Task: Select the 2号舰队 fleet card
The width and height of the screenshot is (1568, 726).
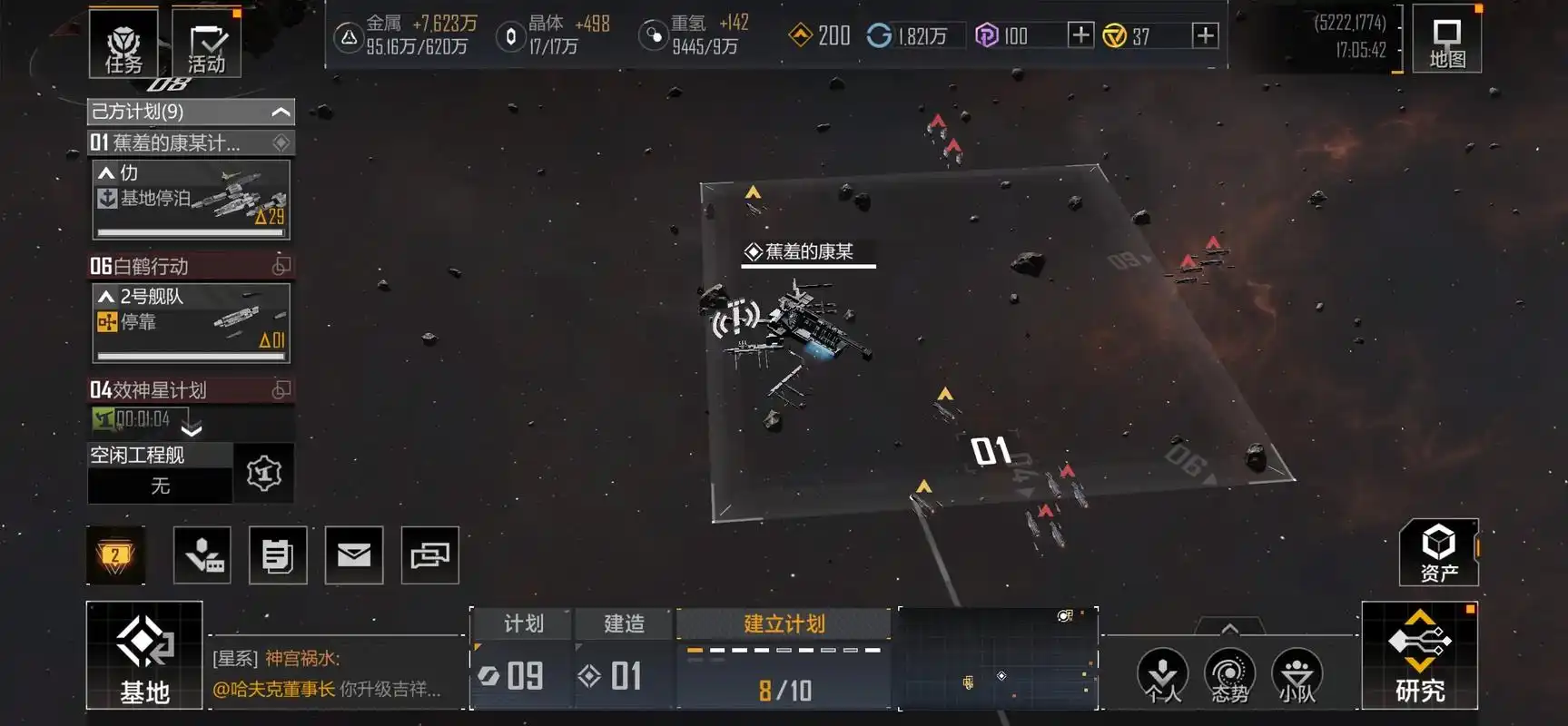Action: 191,322
